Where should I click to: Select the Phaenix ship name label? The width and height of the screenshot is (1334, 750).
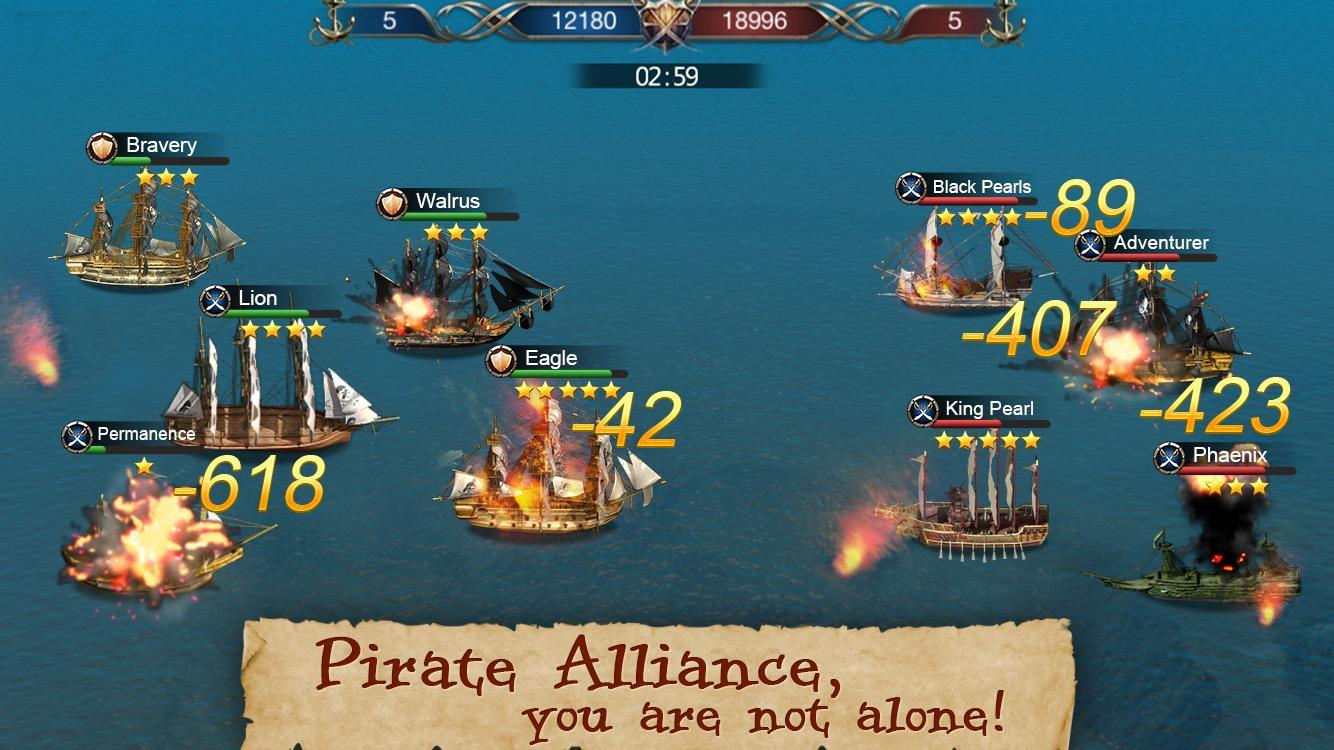coord(1228,456)
